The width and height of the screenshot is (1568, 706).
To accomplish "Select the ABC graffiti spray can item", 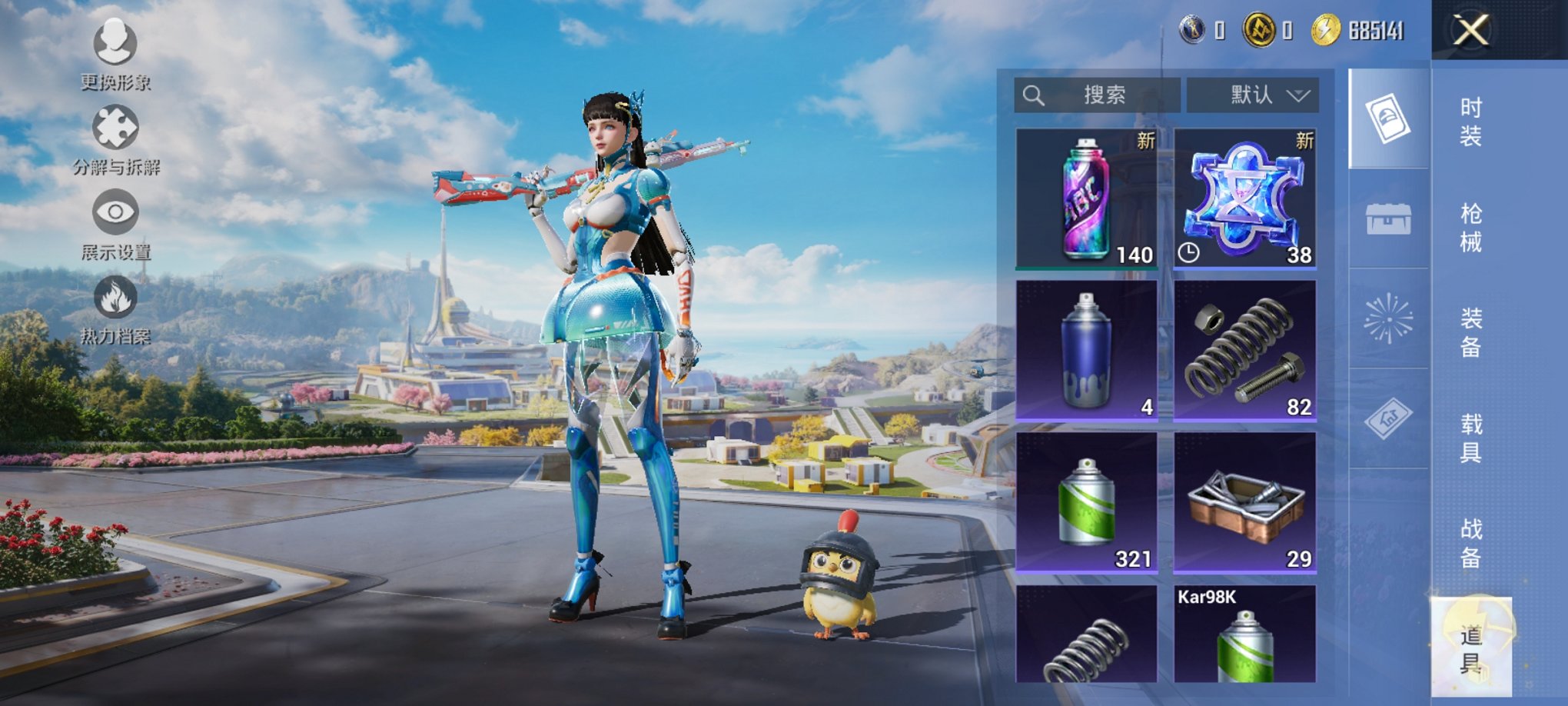I will (1086, 199).
